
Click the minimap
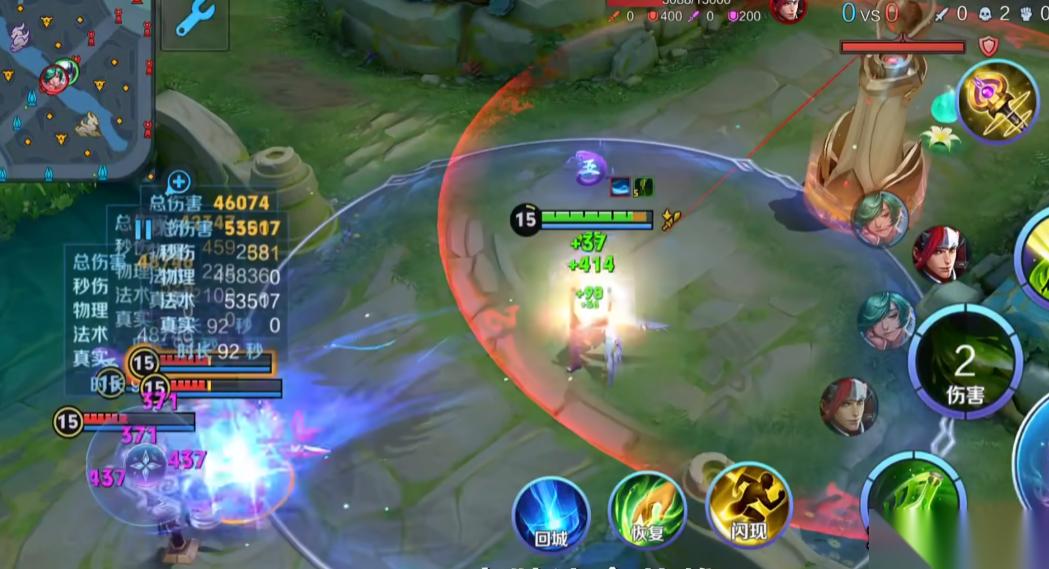coord(75,88)
